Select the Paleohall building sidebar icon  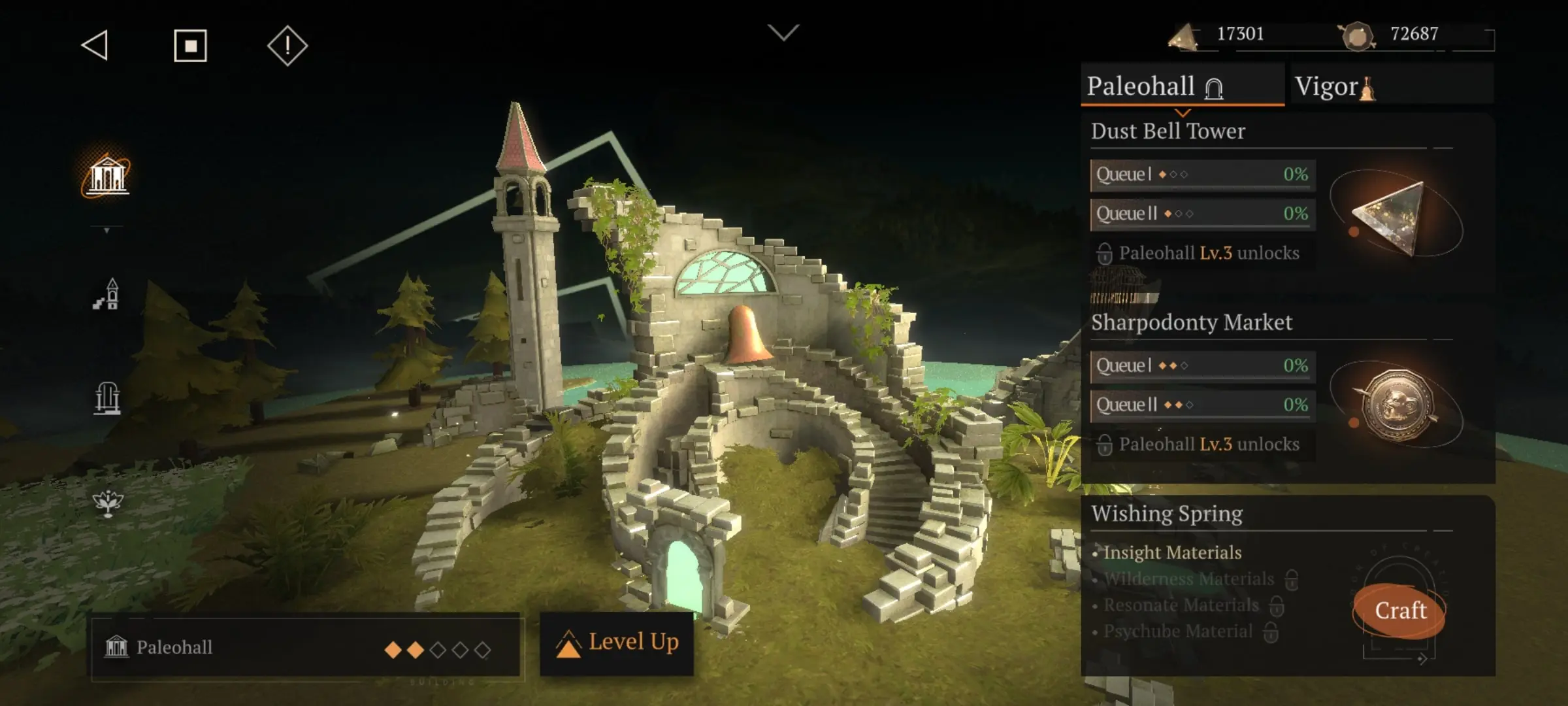pos(107,175)
